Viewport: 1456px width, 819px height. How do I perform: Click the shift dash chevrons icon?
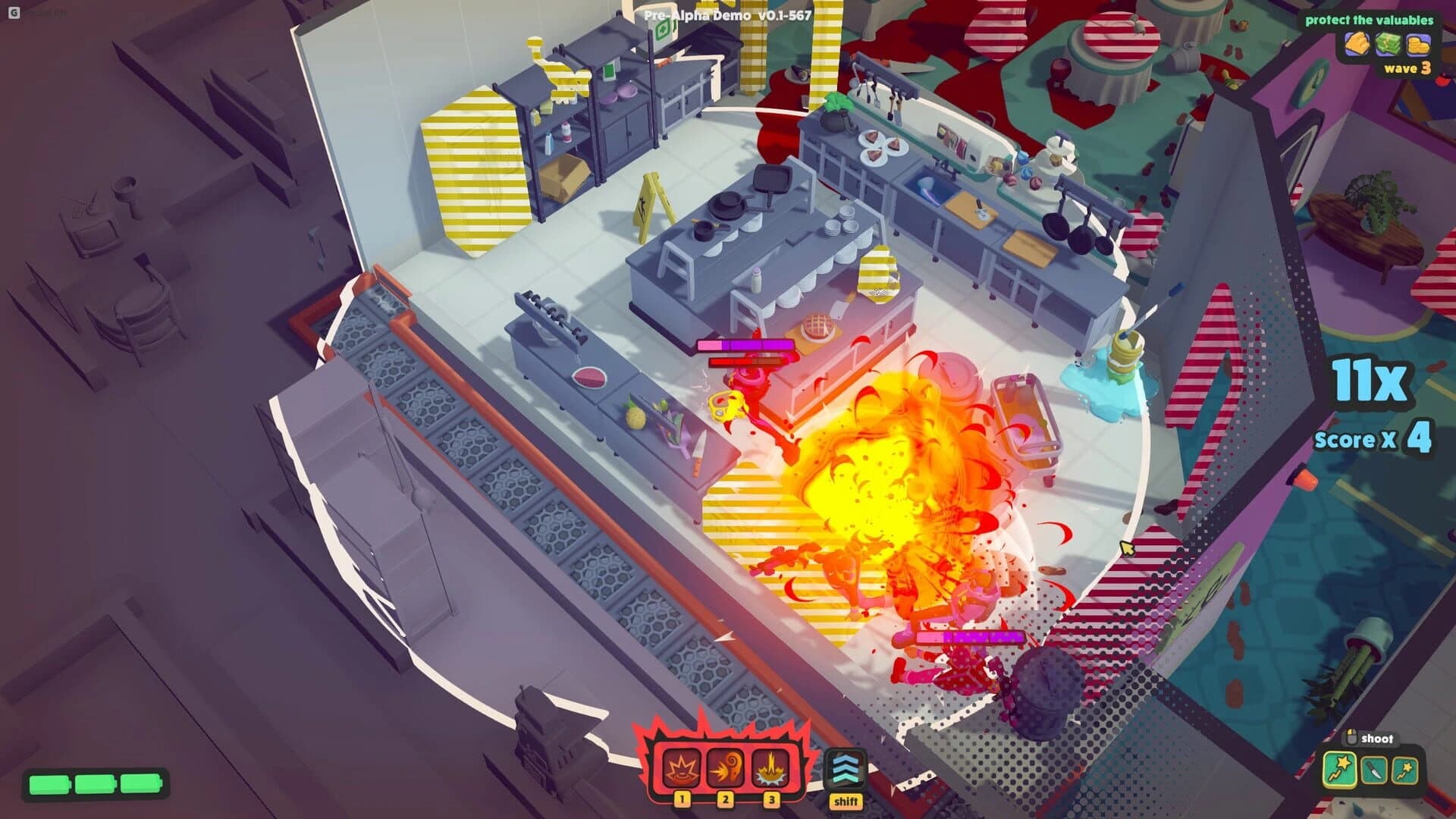[x=847, y=767]
